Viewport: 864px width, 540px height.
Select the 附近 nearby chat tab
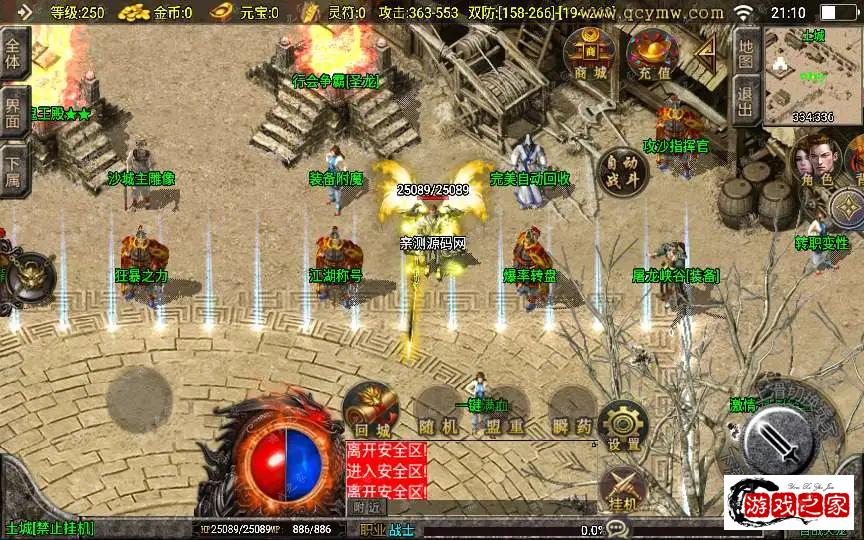pos(366,507)
